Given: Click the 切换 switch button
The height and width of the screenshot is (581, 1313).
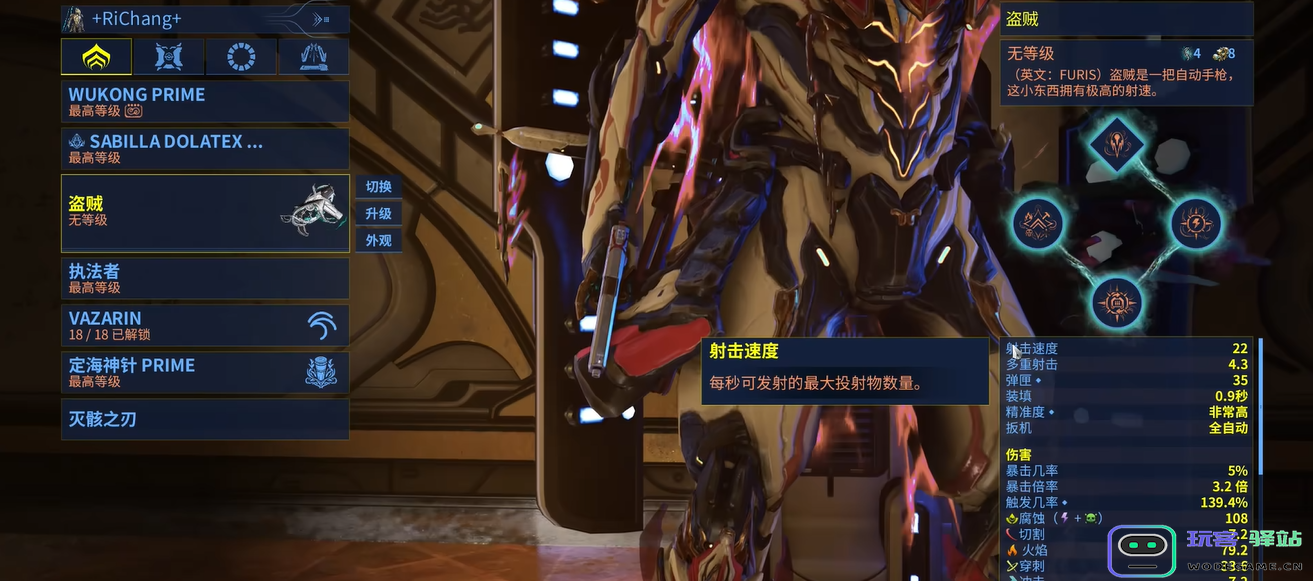Looking at the screenshot, I should tap(378, 187).
